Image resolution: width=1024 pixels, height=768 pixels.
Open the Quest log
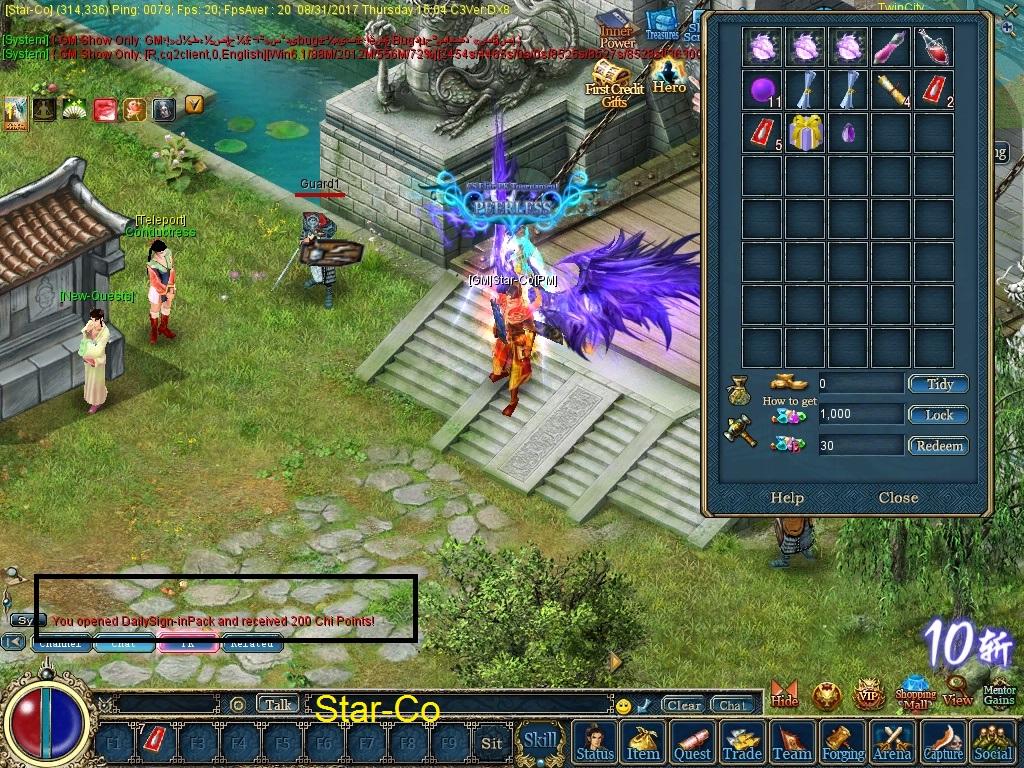[x=692, y=743]
